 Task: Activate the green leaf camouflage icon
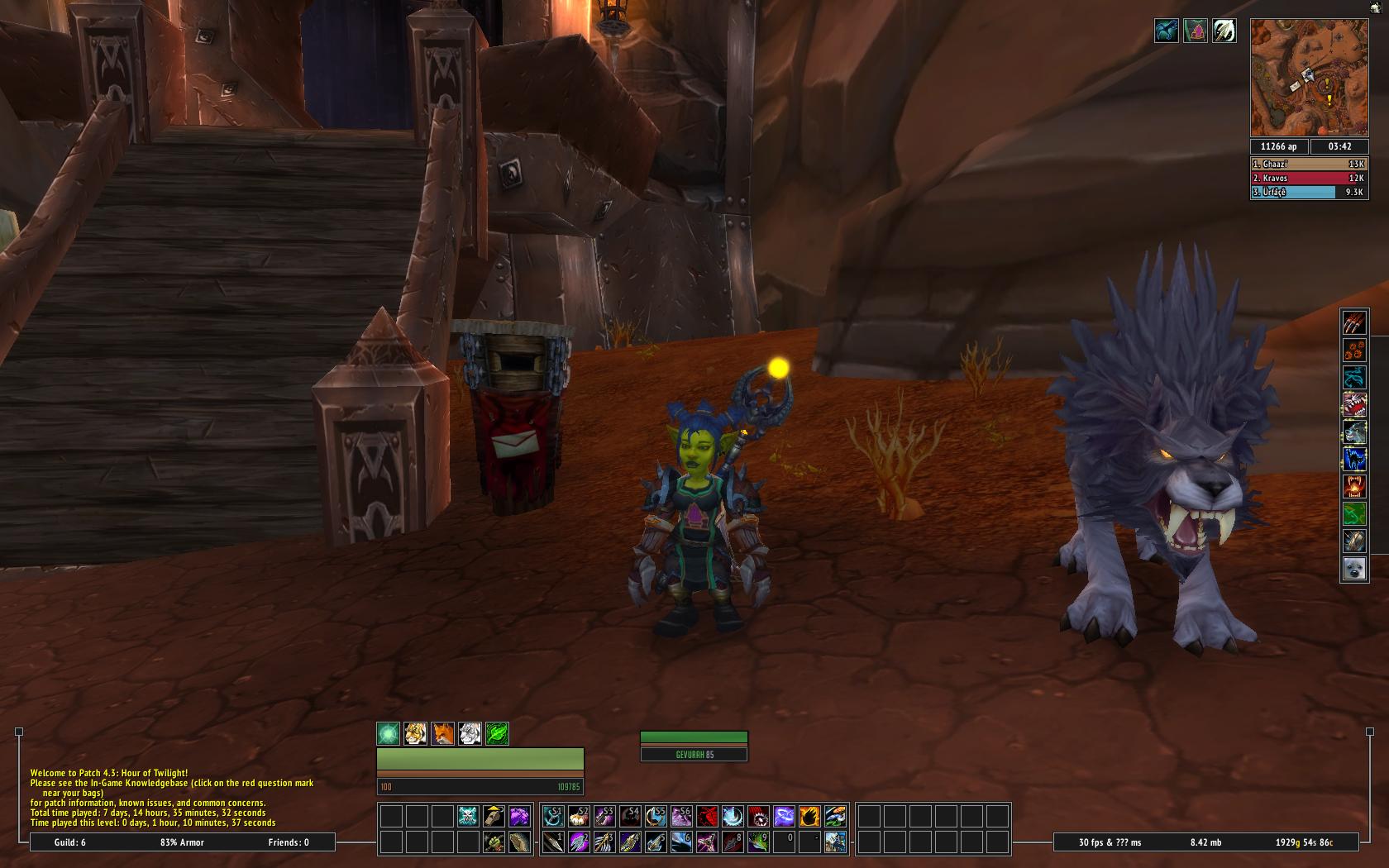tap(496, 733)
